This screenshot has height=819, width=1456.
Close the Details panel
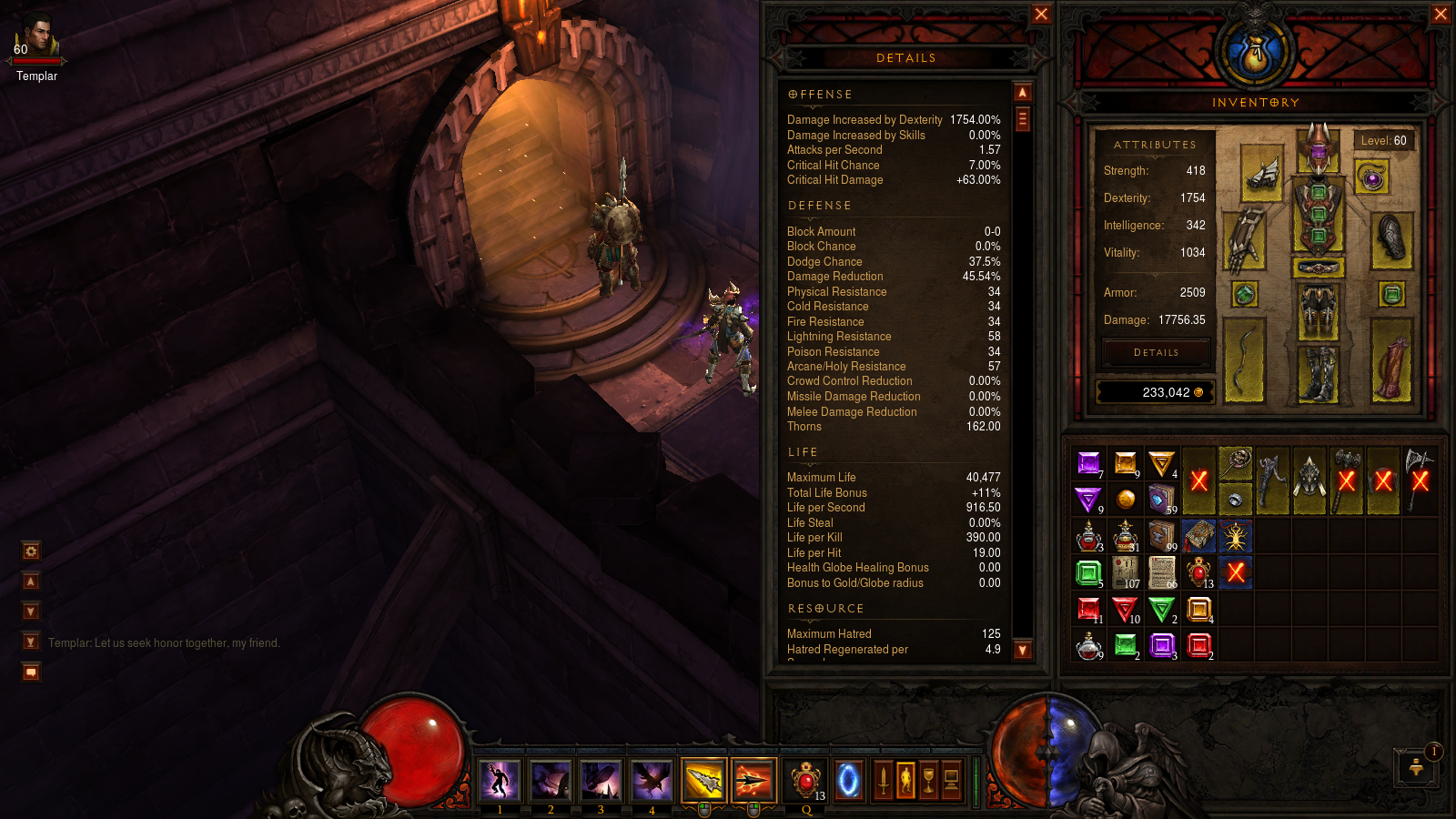[1041, 14]
